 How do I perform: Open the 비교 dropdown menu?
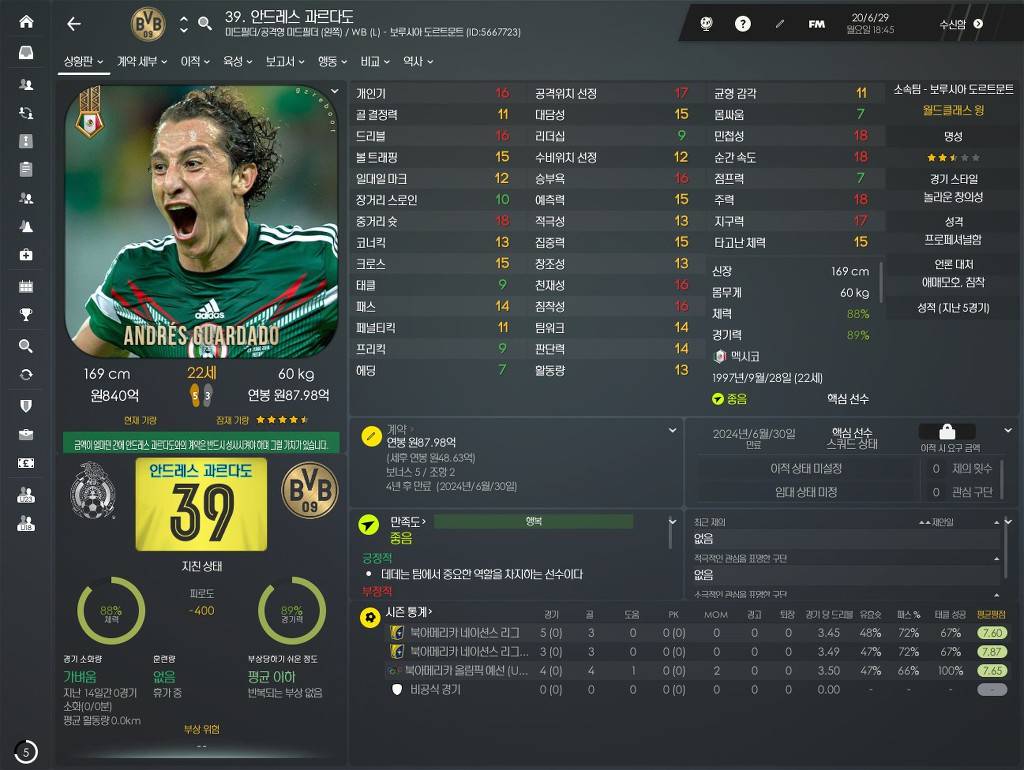click(x=375, y=62)
